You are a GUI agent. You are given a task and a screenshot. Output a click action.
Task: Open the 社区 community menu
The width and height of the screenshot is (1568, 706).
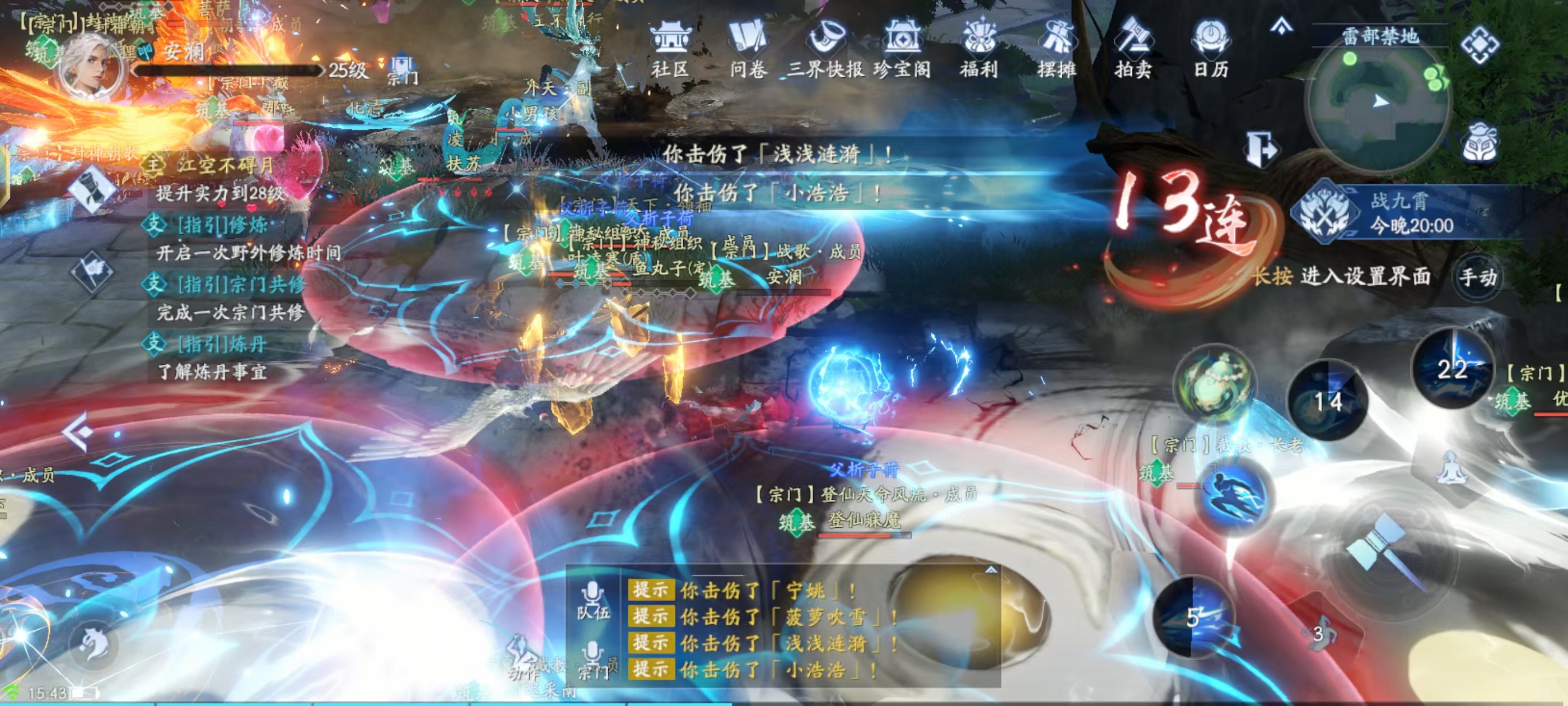click(x=670, y=48)
